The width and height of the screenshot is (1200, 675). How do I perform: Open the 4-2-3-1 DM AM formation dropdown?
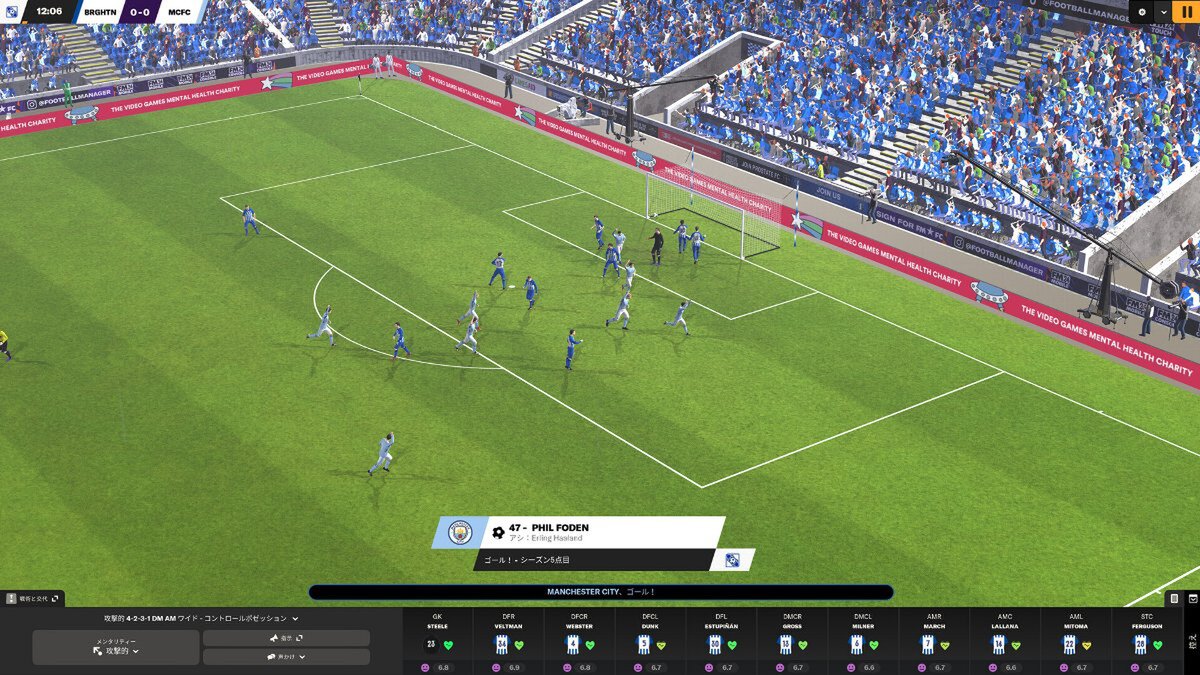pyautogui.click(x=201, y=618)
